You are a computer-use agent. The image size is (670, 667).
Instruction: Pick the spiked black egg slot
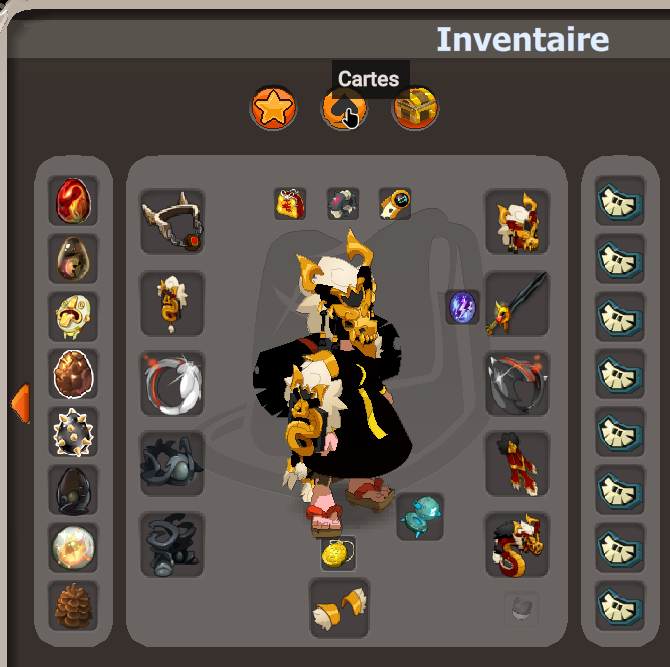(x=73, y=432)
